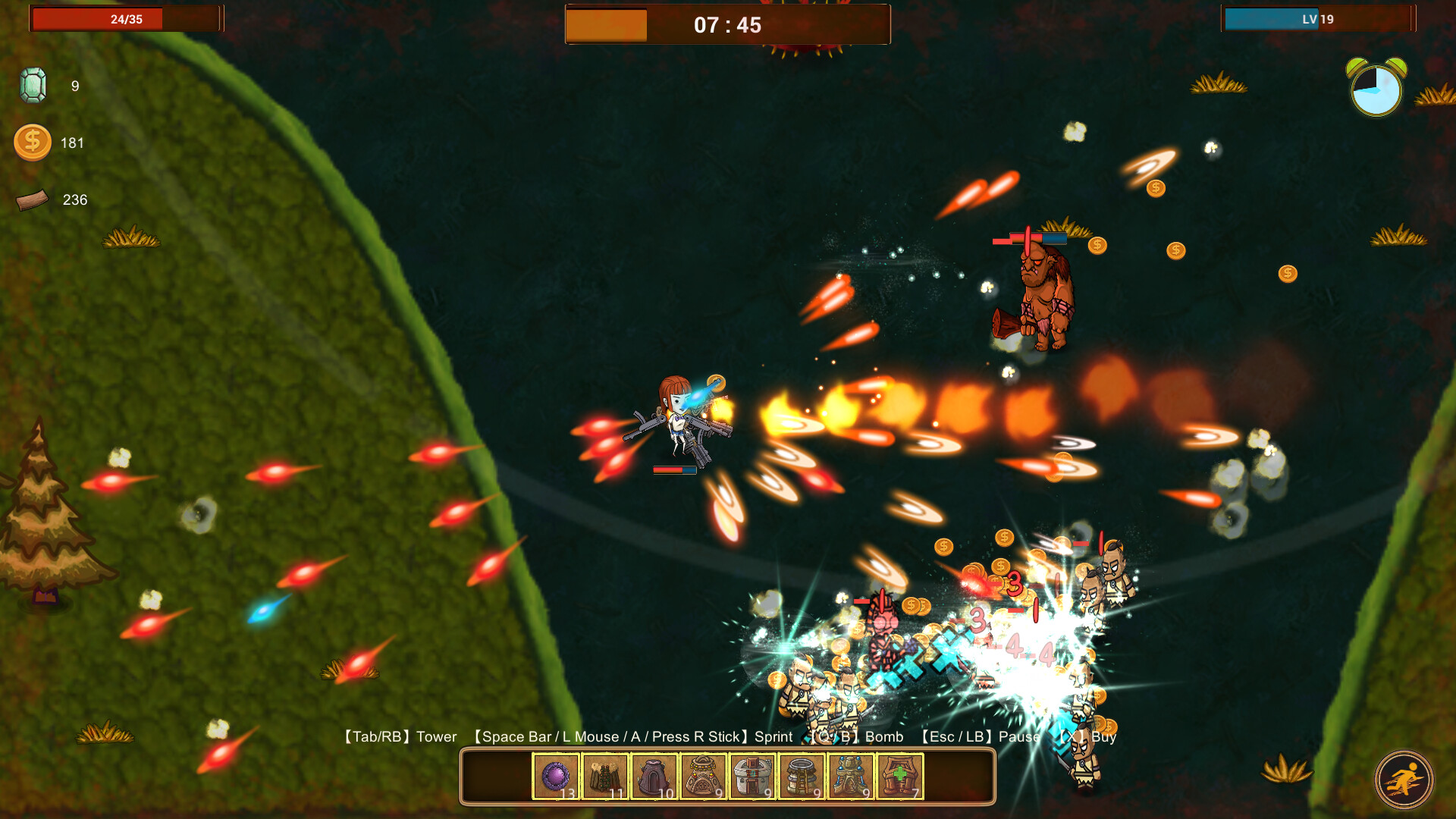
Task: Select the dark spiked hut tower
Action: click(x=654, y=777)
